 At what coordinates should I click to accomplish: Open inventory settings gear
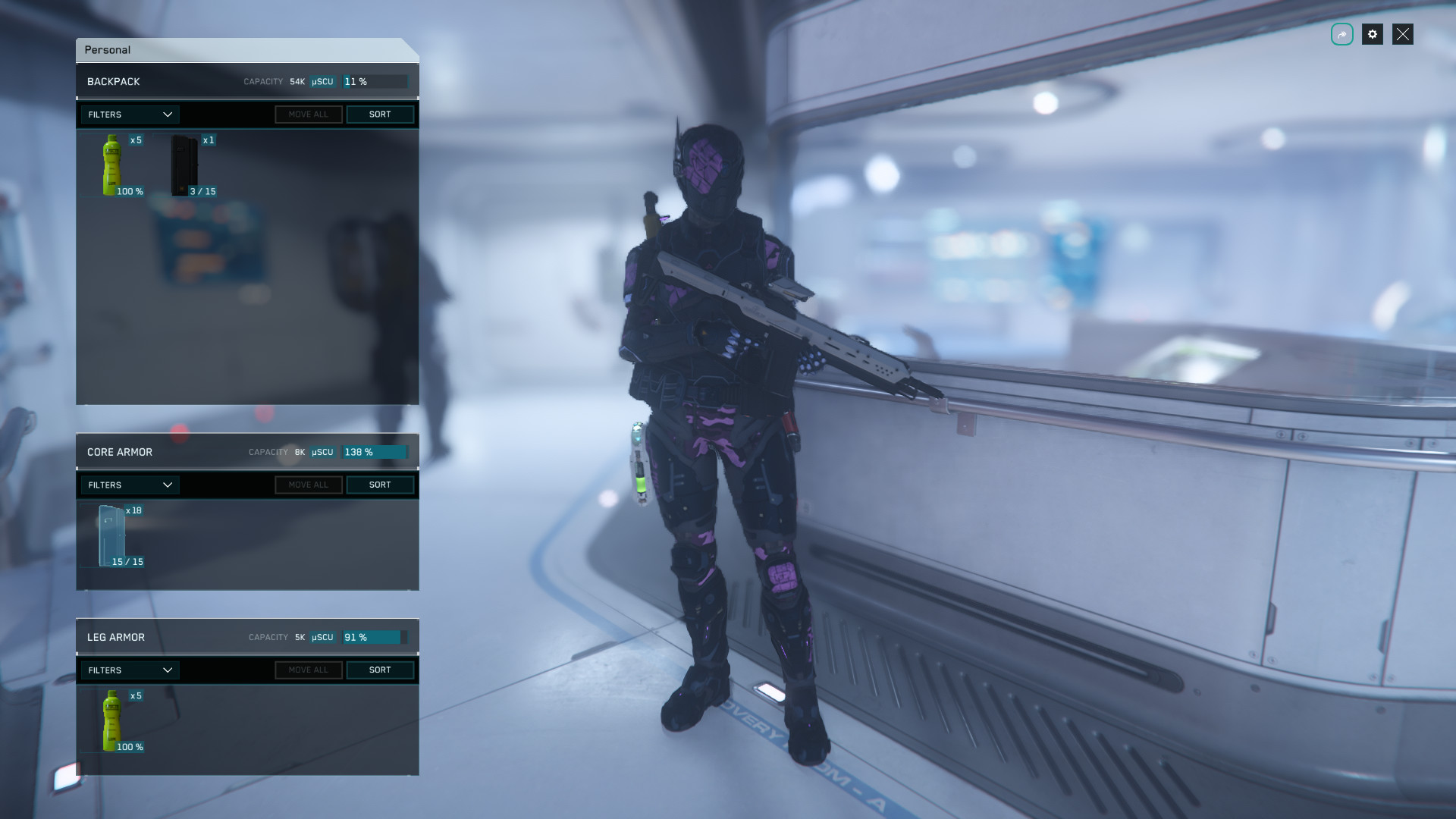1372,34
